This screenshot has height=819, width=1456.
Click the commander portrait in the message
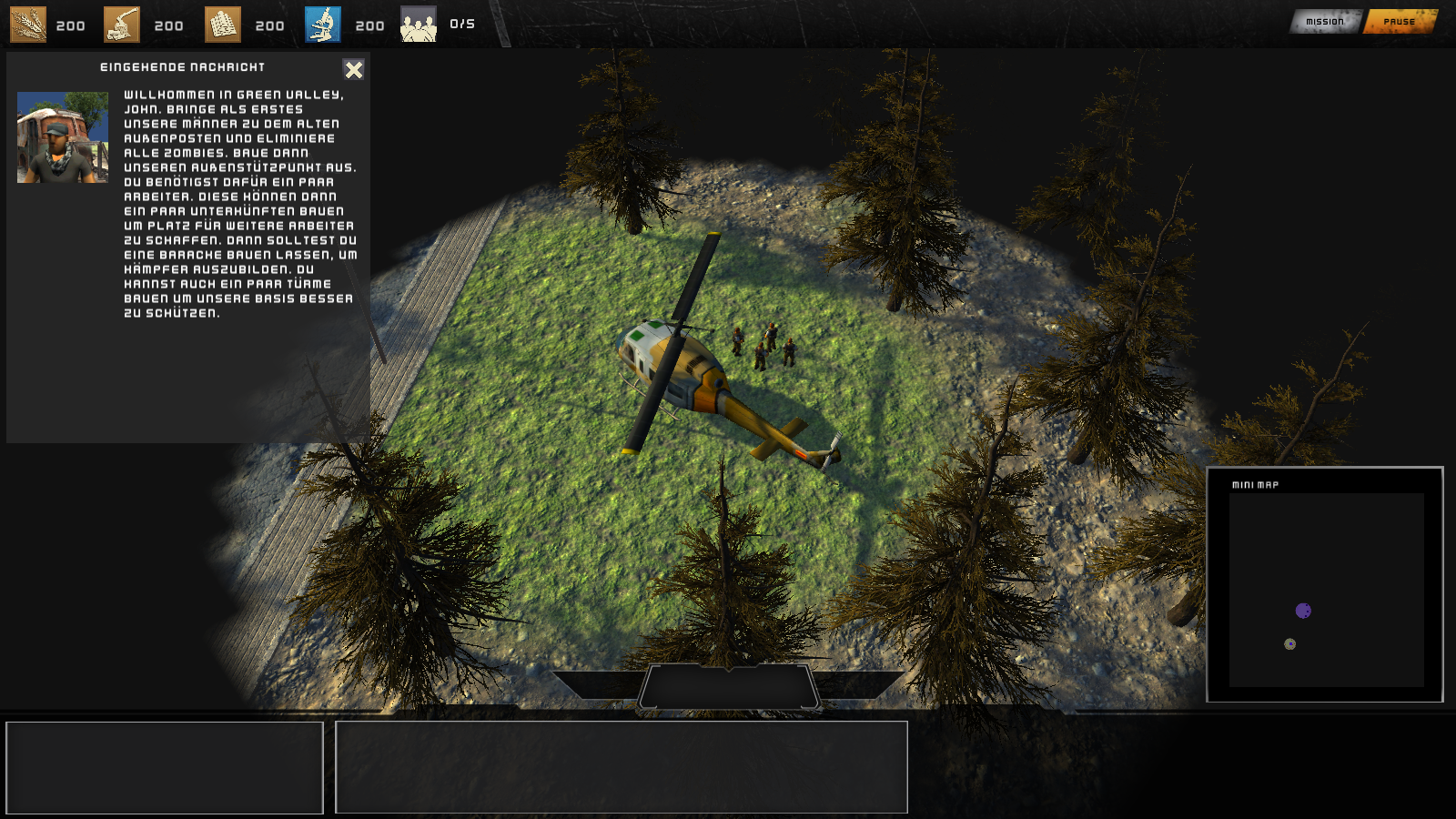point(63,137)
